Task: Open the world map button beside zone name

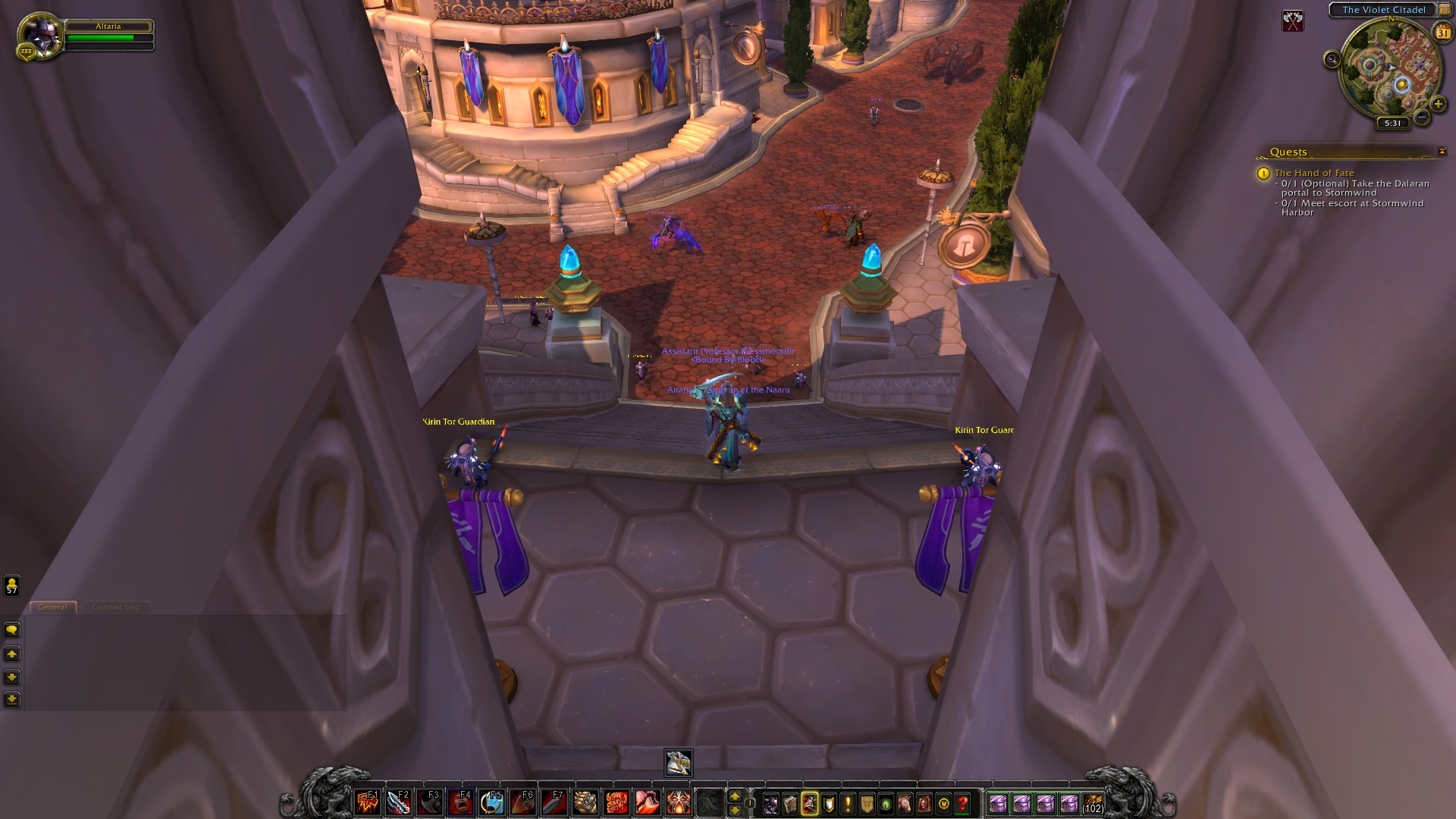Action: [x=1444, y=10]
